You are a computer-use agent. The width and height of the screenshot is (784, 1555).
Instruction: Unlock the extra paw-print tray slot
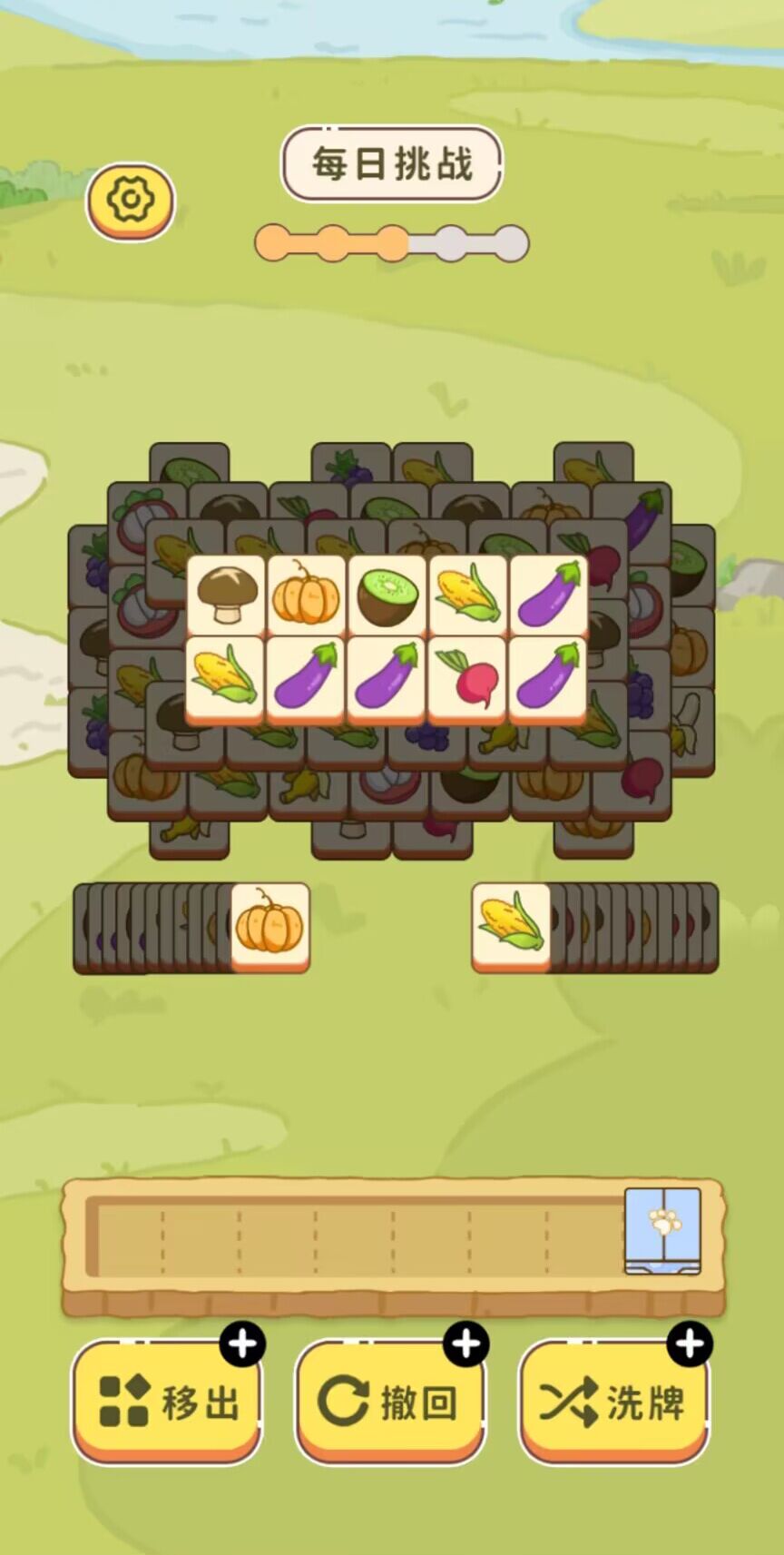tap(662, 1230)
